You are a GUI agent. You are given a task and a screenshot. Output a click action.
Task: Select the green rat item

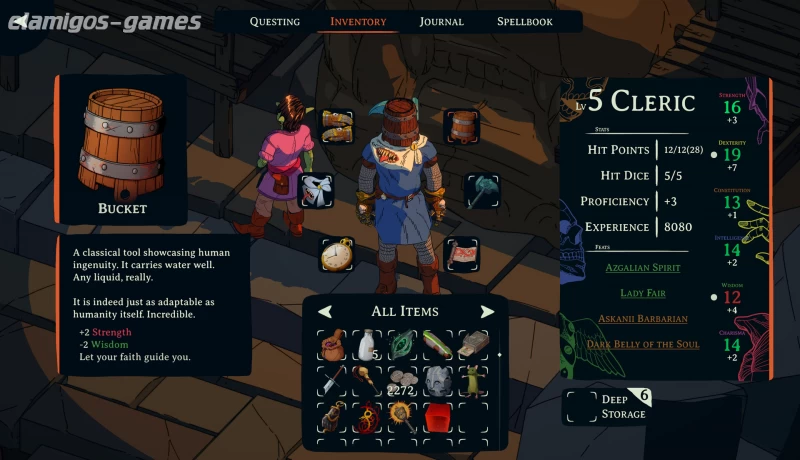(x=471, y=380)
